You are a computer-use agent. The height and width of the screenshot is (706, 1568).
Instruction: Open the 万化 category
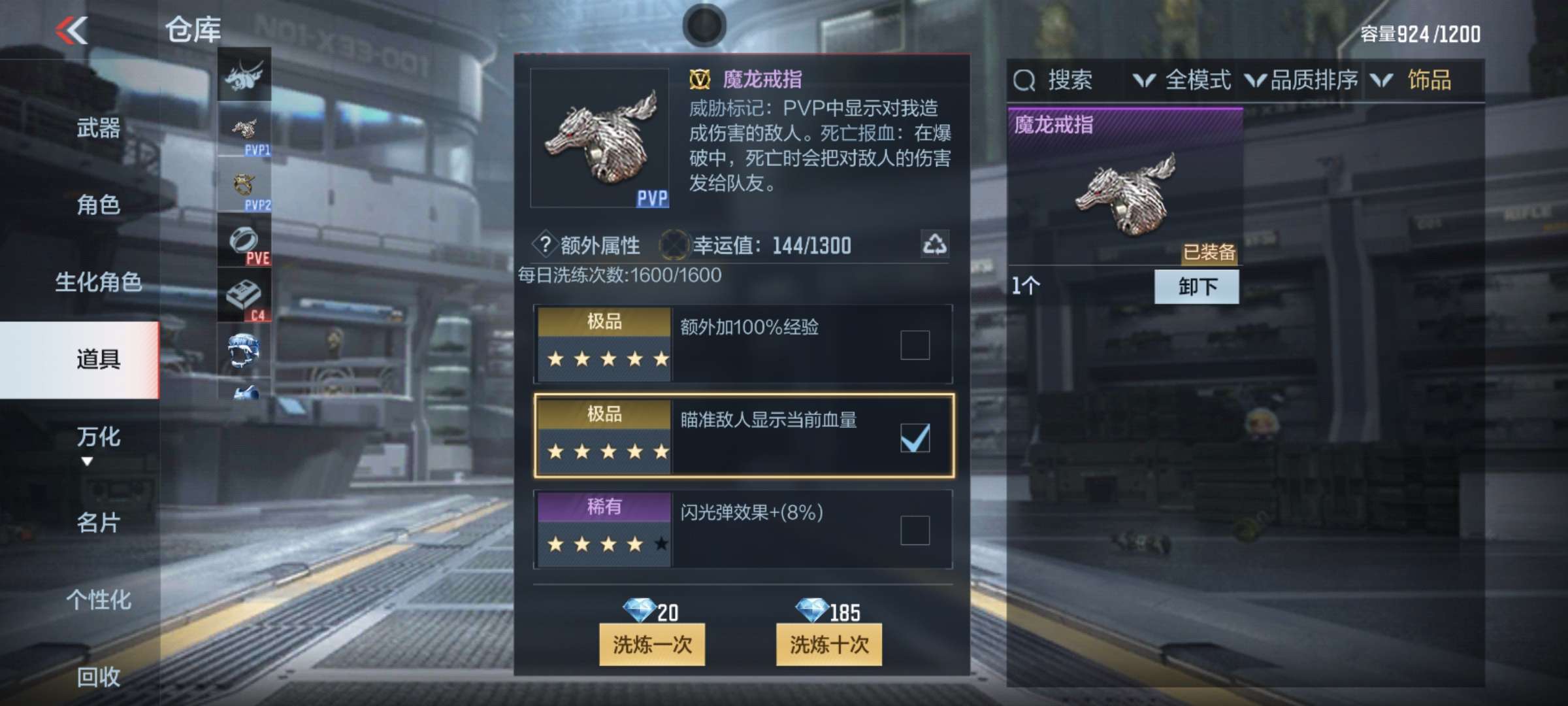[x=98, y=437]
